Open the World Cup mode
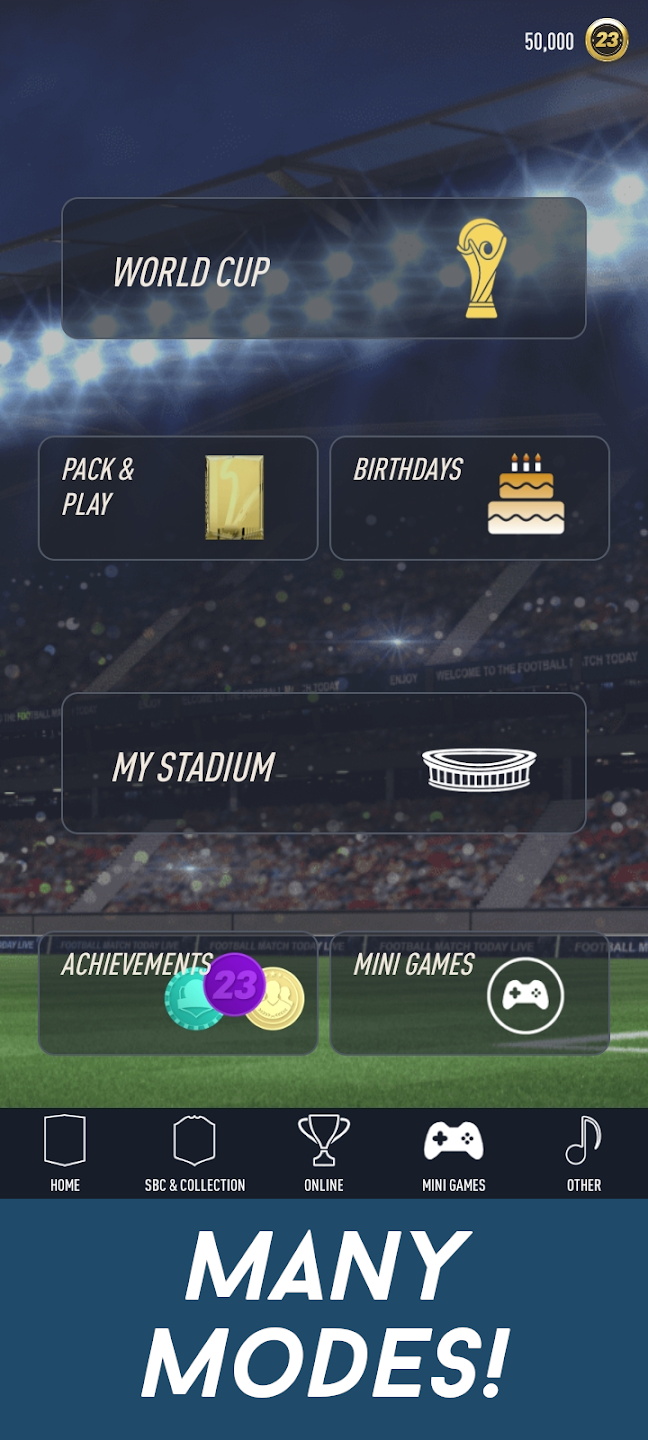Image resolution: width=648 pixels, height=1440 pixels. click(323, 268)
